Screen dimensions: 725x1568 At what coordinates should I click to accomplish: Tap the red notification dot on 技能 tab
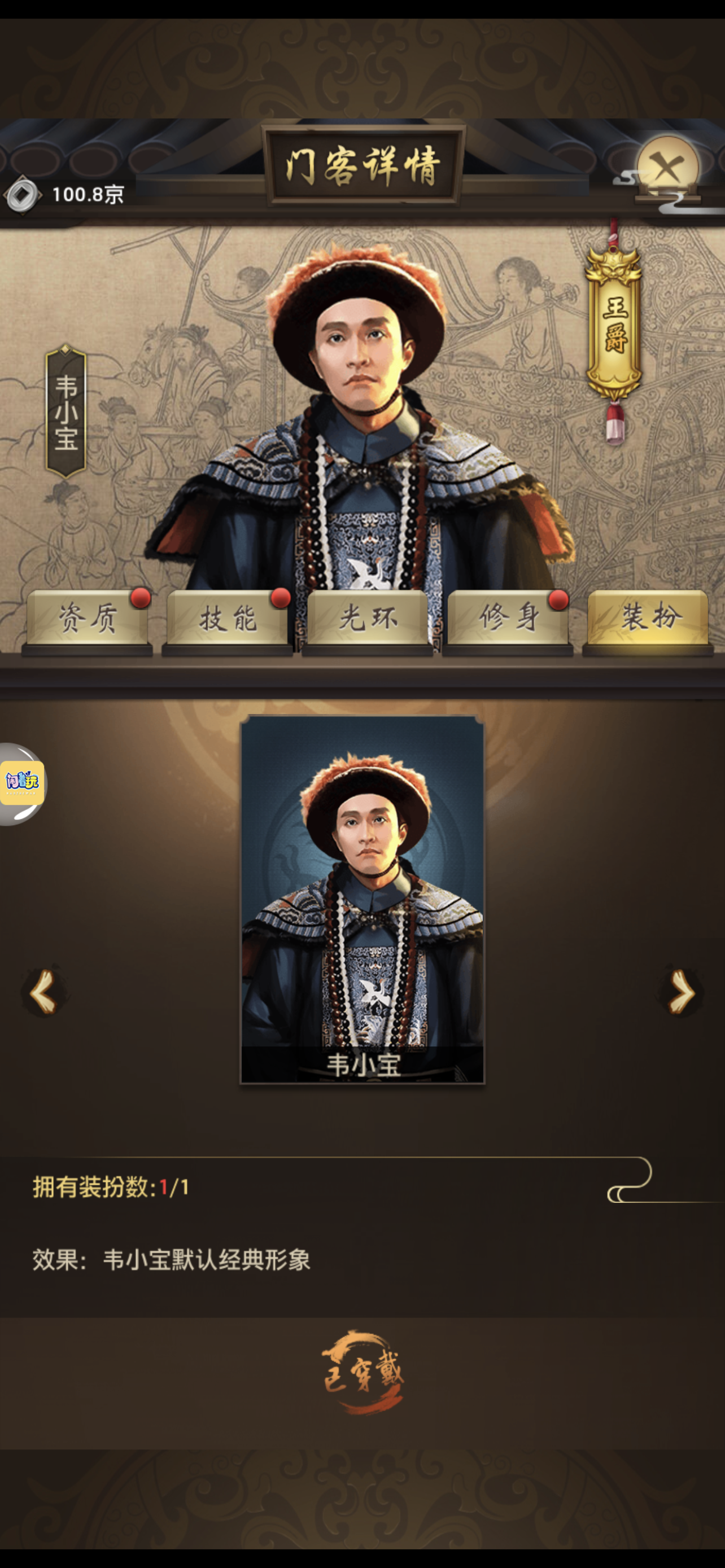(x=280, y=599)
